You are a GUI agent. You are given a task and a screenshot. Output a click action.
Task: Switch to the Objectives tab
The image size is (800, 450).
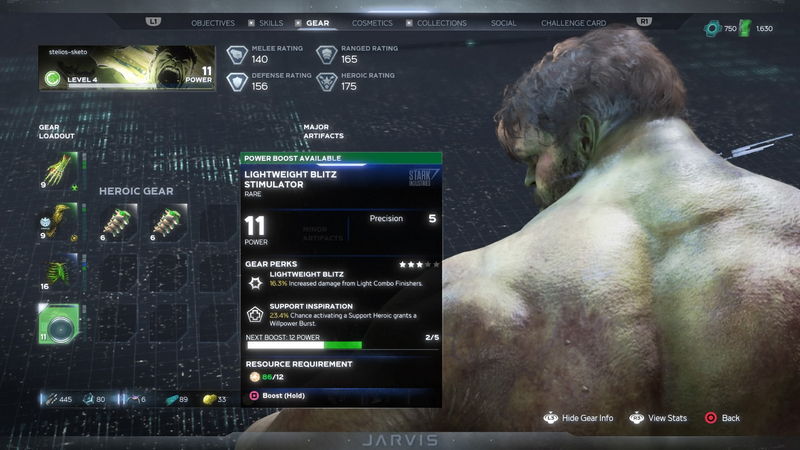(213, 23)
